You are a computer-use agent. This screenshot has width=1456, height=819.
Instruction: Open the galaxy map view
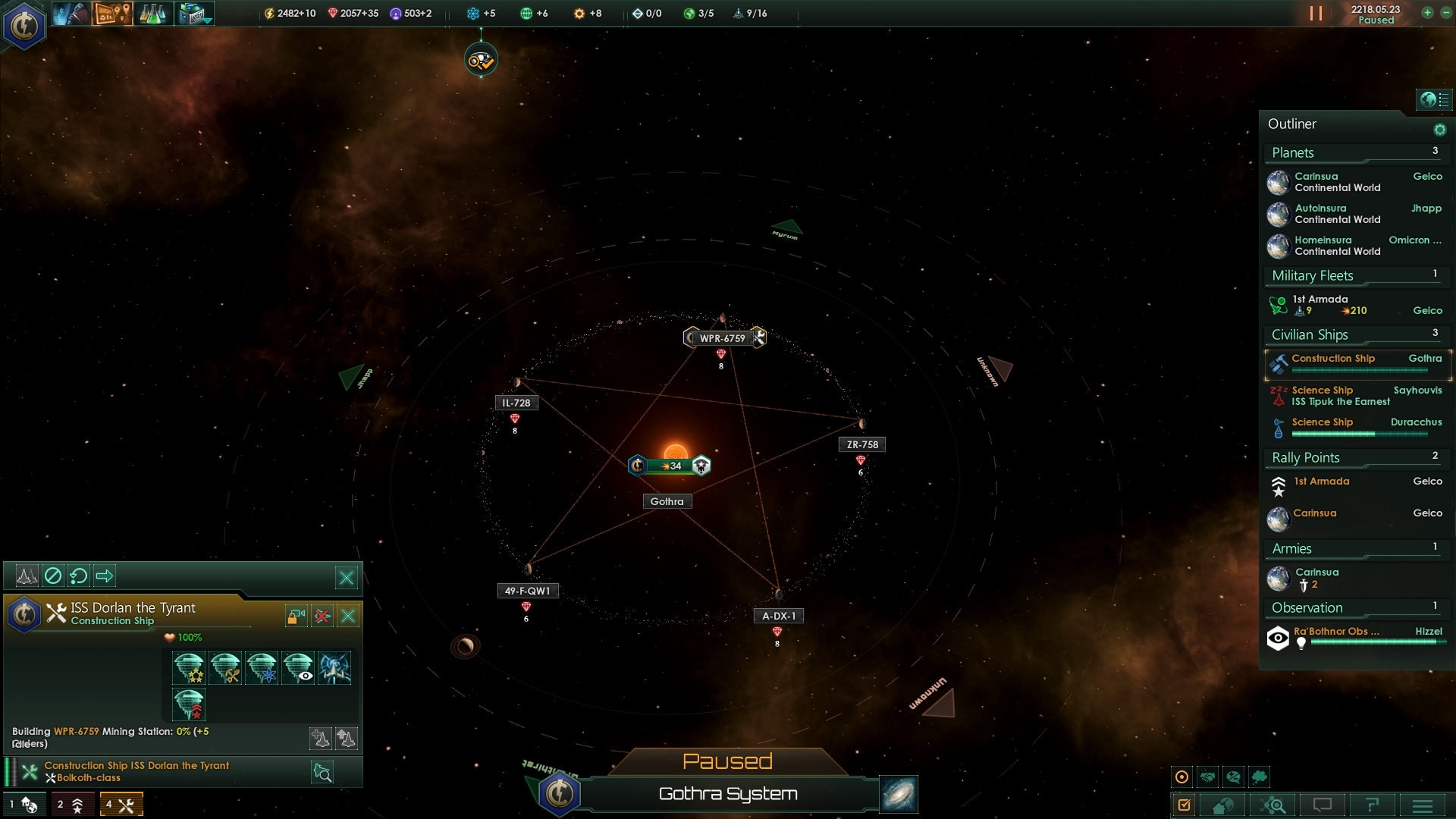(899, 794)
